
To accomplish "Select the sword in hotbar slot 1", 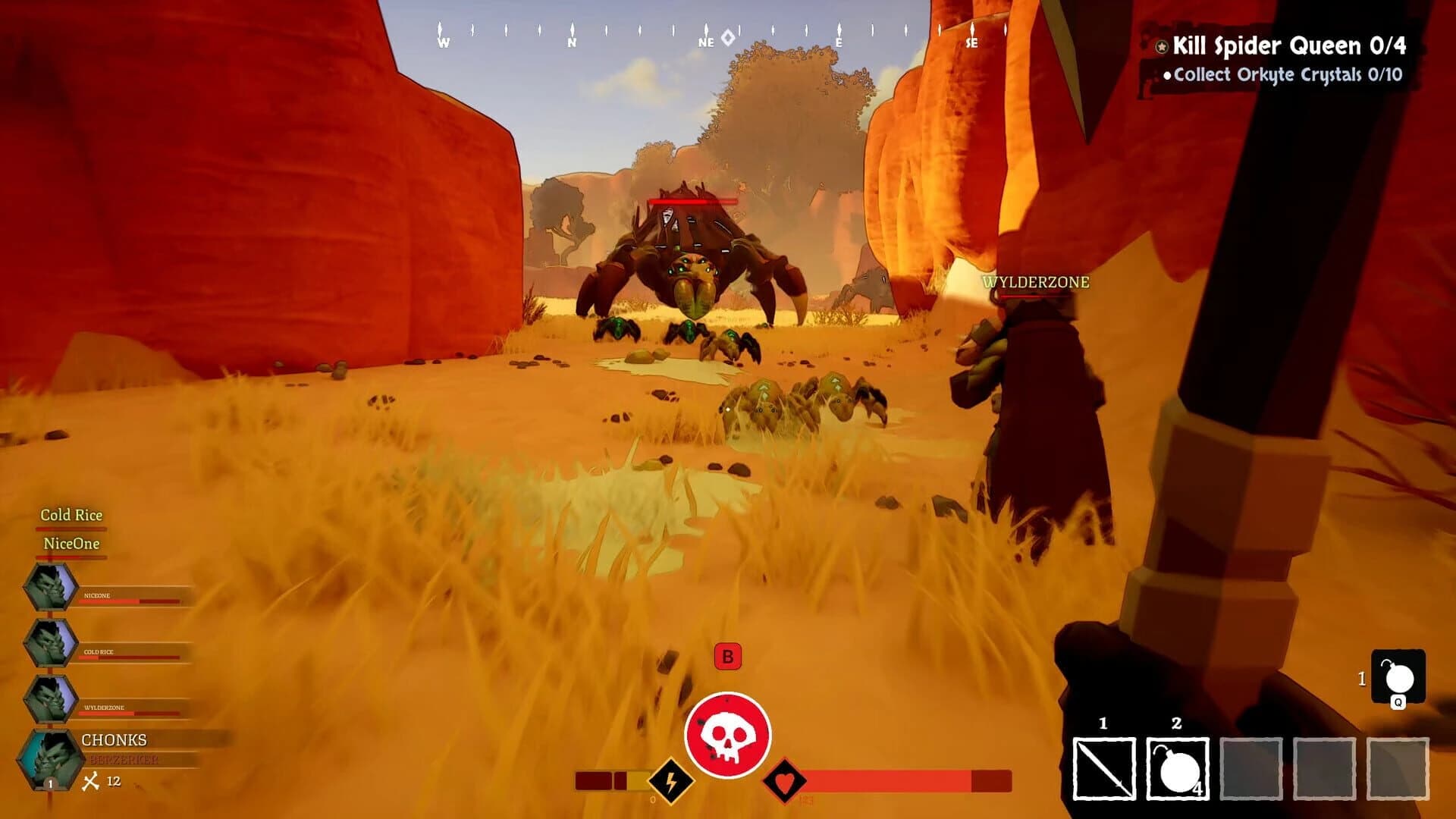I will coord(1103,768).
